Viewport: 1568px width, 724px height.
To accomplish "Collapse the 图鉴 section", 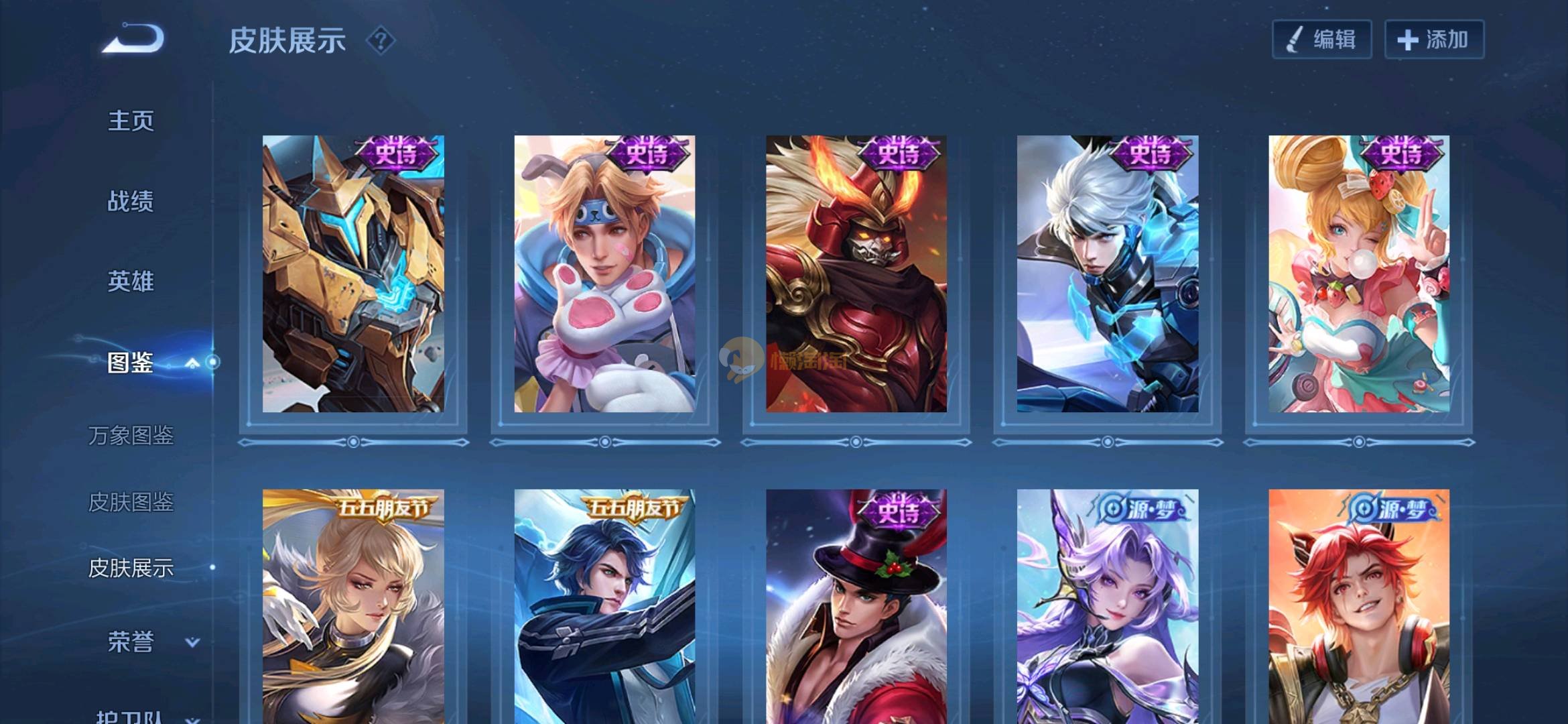I will pyautogui.click(x=192, y=363).
